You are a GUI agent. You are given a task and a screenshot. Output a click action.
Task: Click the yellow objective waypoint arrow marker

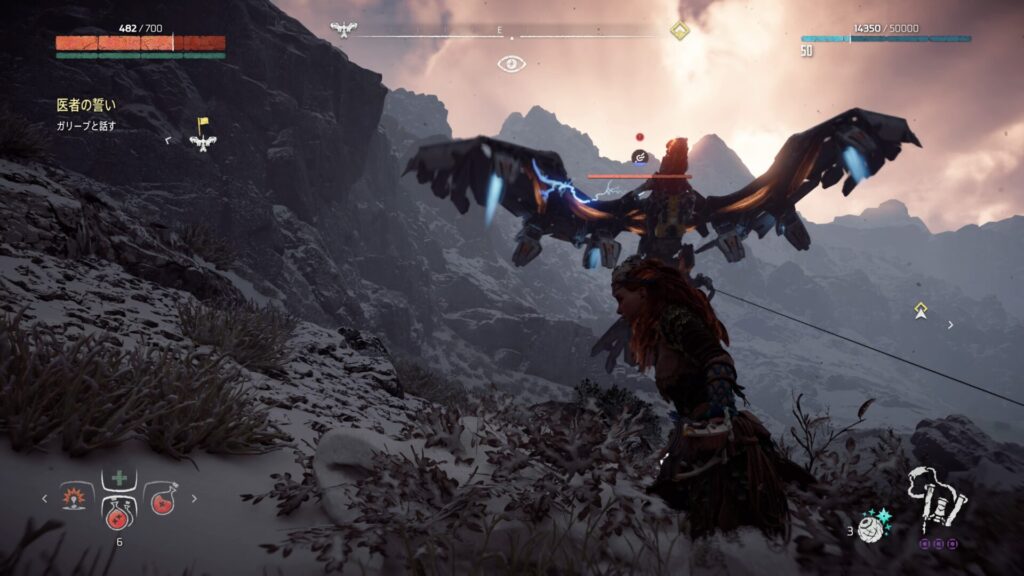[x=920, y=311]
